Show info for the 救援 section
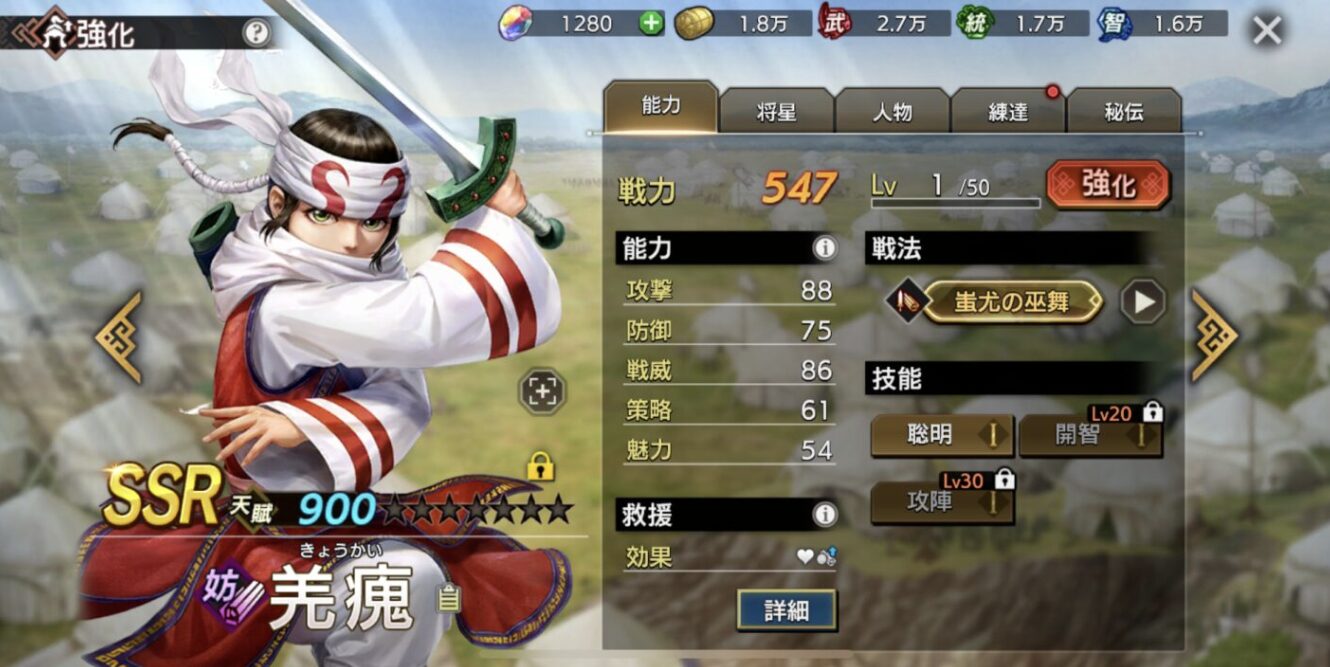Viewport: 1330px width, 667px height. point(824,515)
